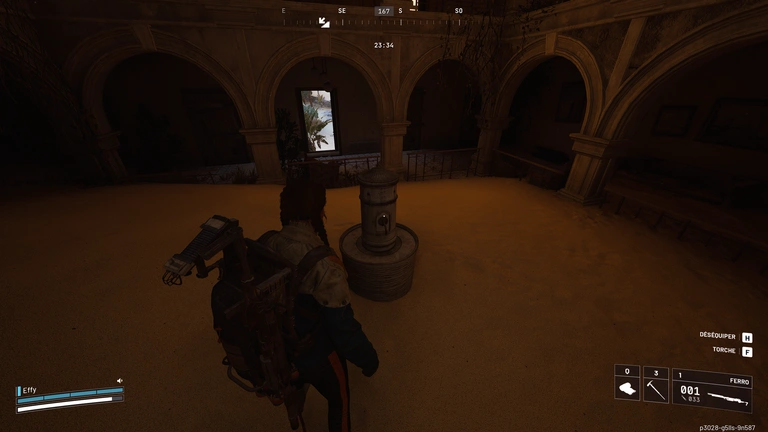Choose the hammer tool slot
Image resolution: width=768 pixels, height=432 pixels.
coord(655,387)
